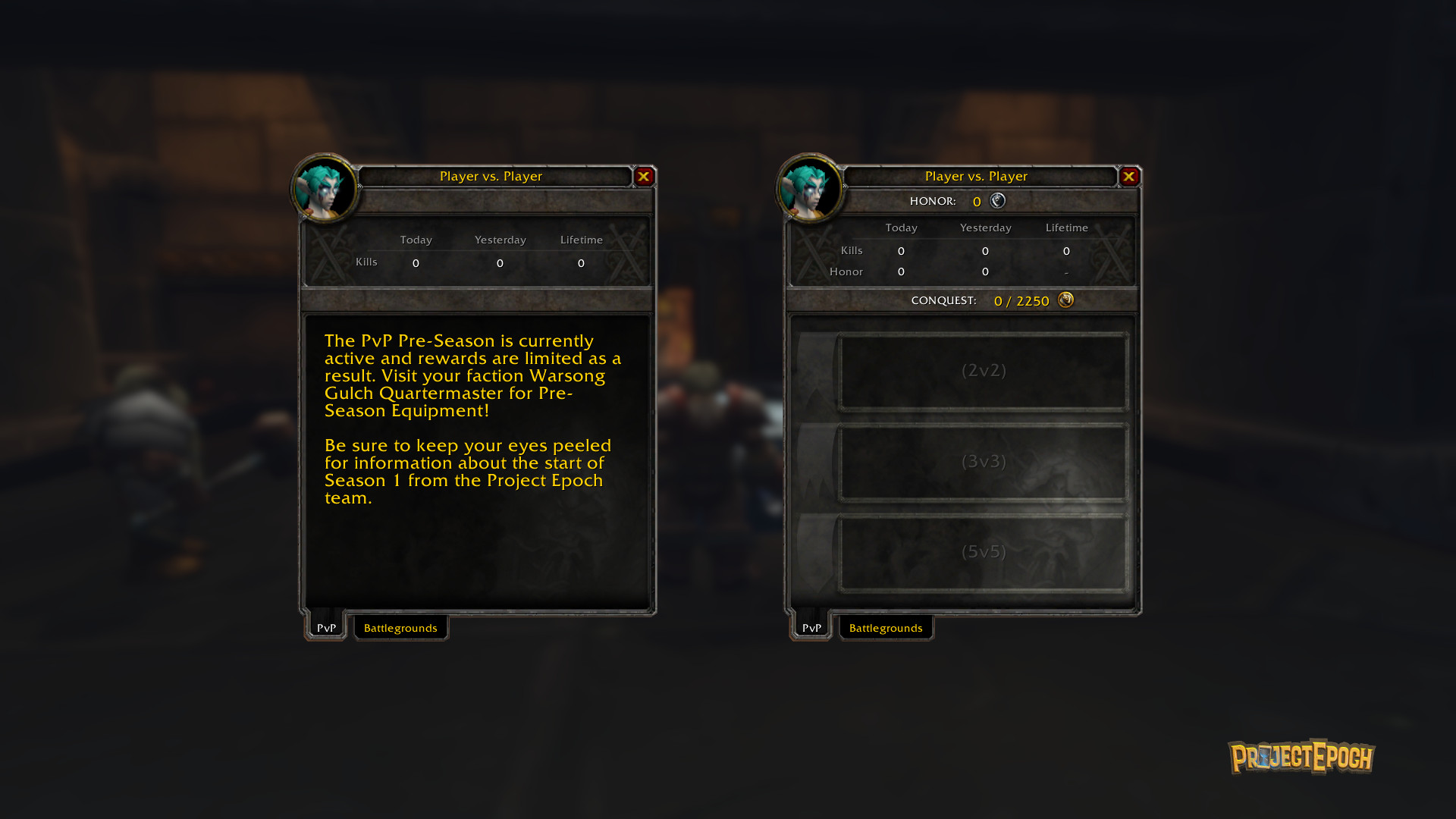1456x819 pixels.
Task: Open Battlegrounds tab under the Pre-Season message
Action: click(400, 628)
